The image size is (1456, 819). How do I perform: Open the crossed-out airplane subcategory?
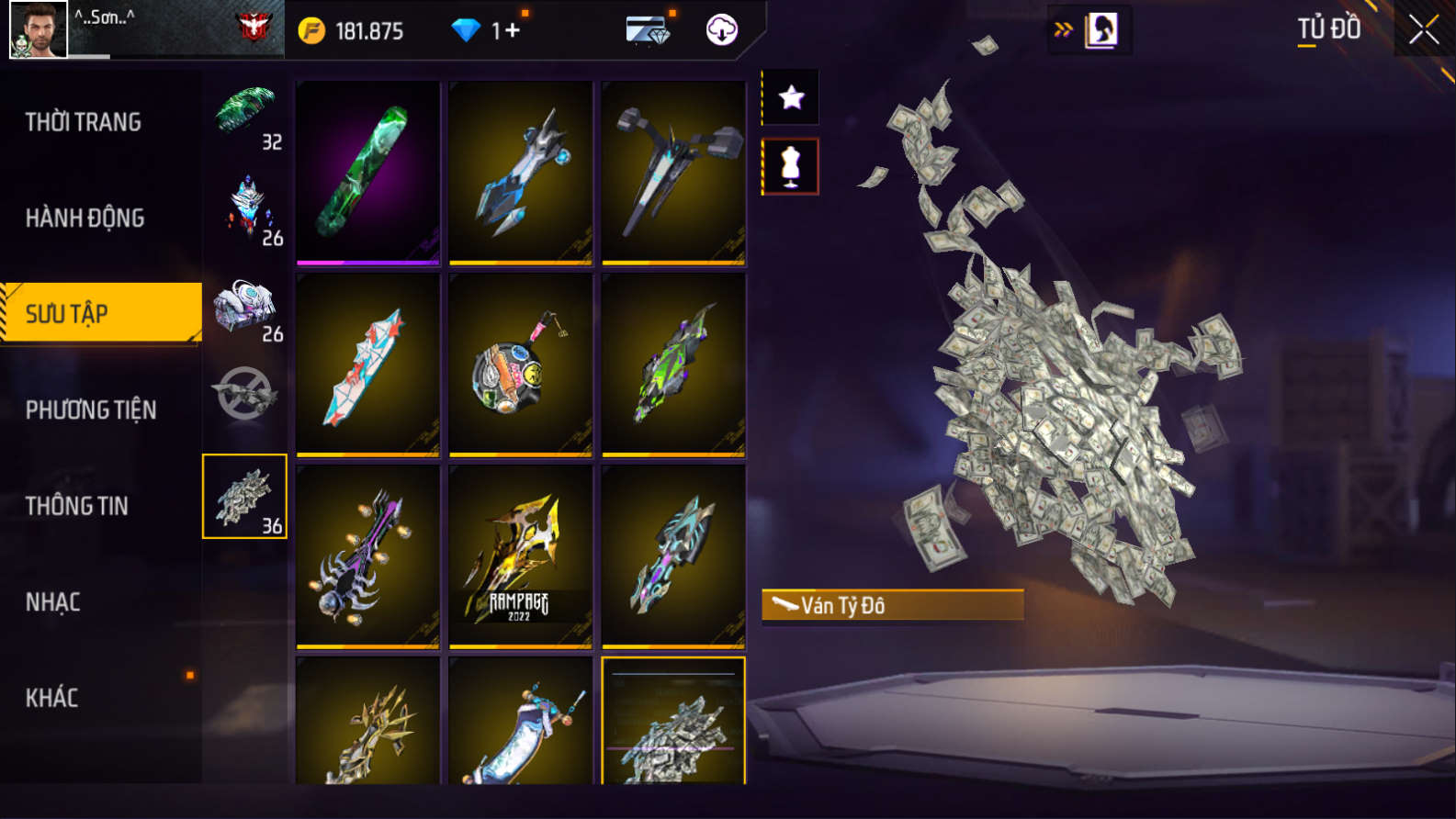[245, 395]
